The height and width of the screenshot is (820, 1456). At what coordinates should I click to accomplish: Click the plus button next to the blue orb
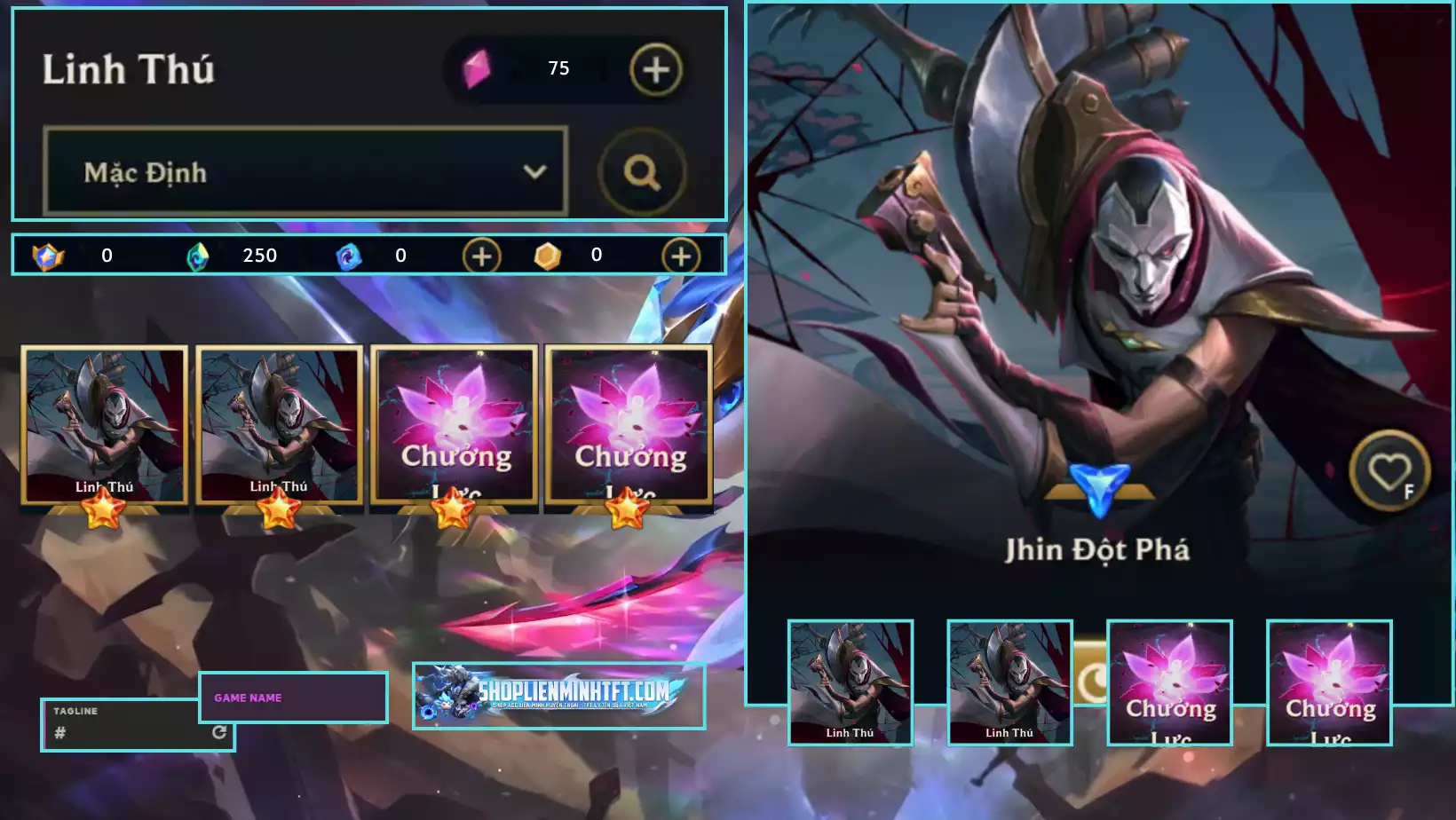click(480, 256)
